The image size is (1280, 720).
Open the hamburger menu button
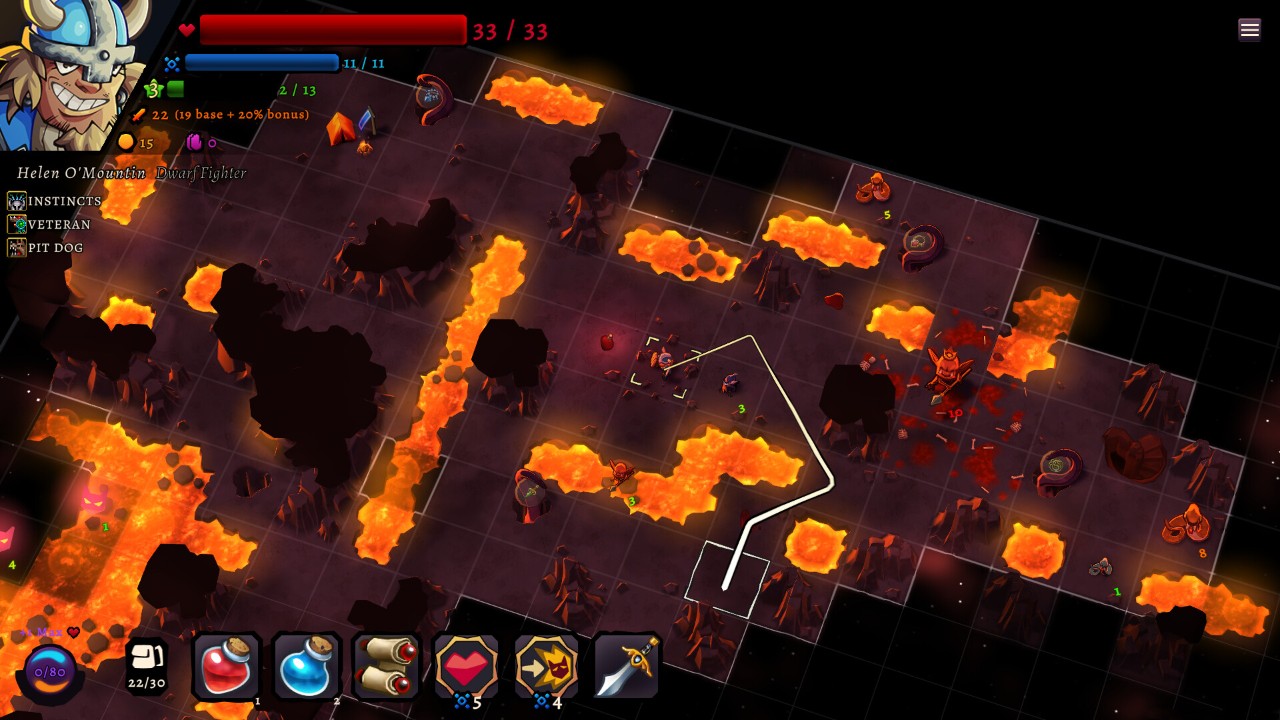[x=1249, y=29]
